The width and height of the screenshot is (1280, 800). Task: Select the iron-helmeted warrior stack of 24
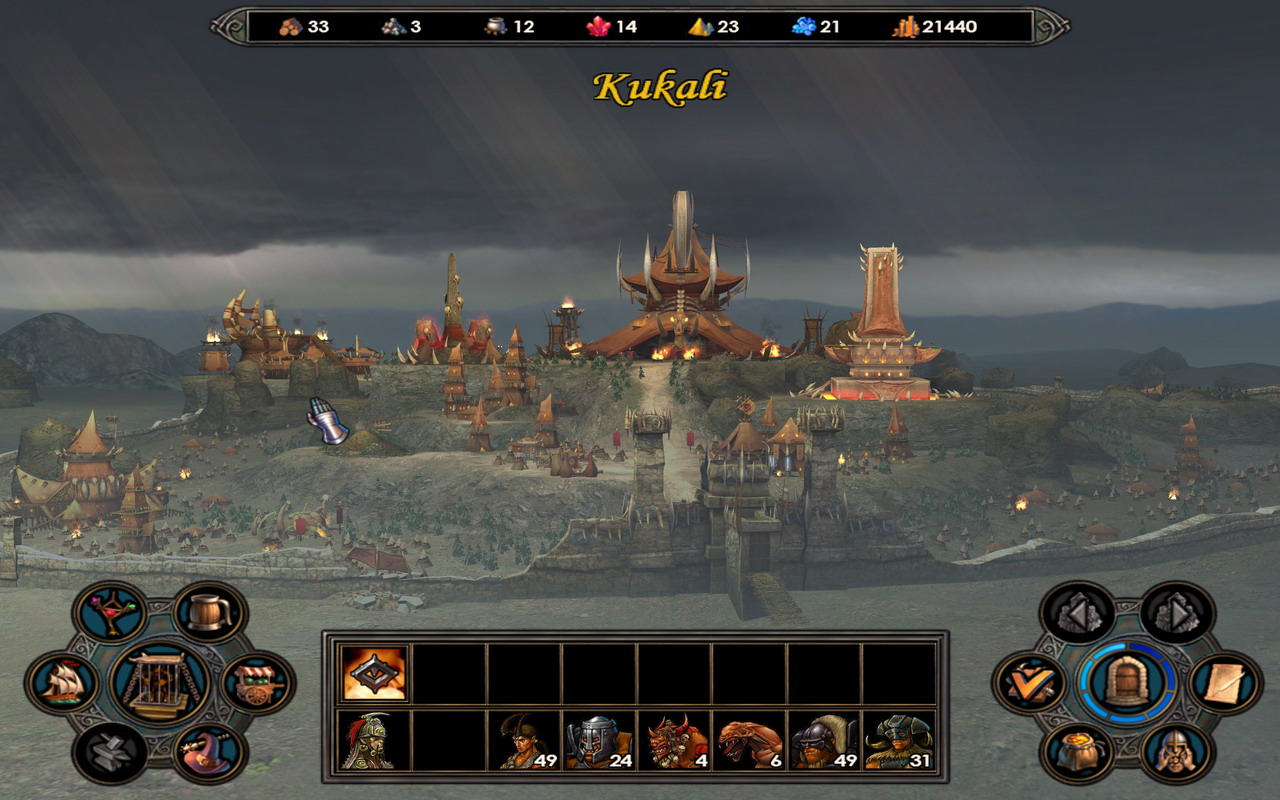tap(598, 741)
